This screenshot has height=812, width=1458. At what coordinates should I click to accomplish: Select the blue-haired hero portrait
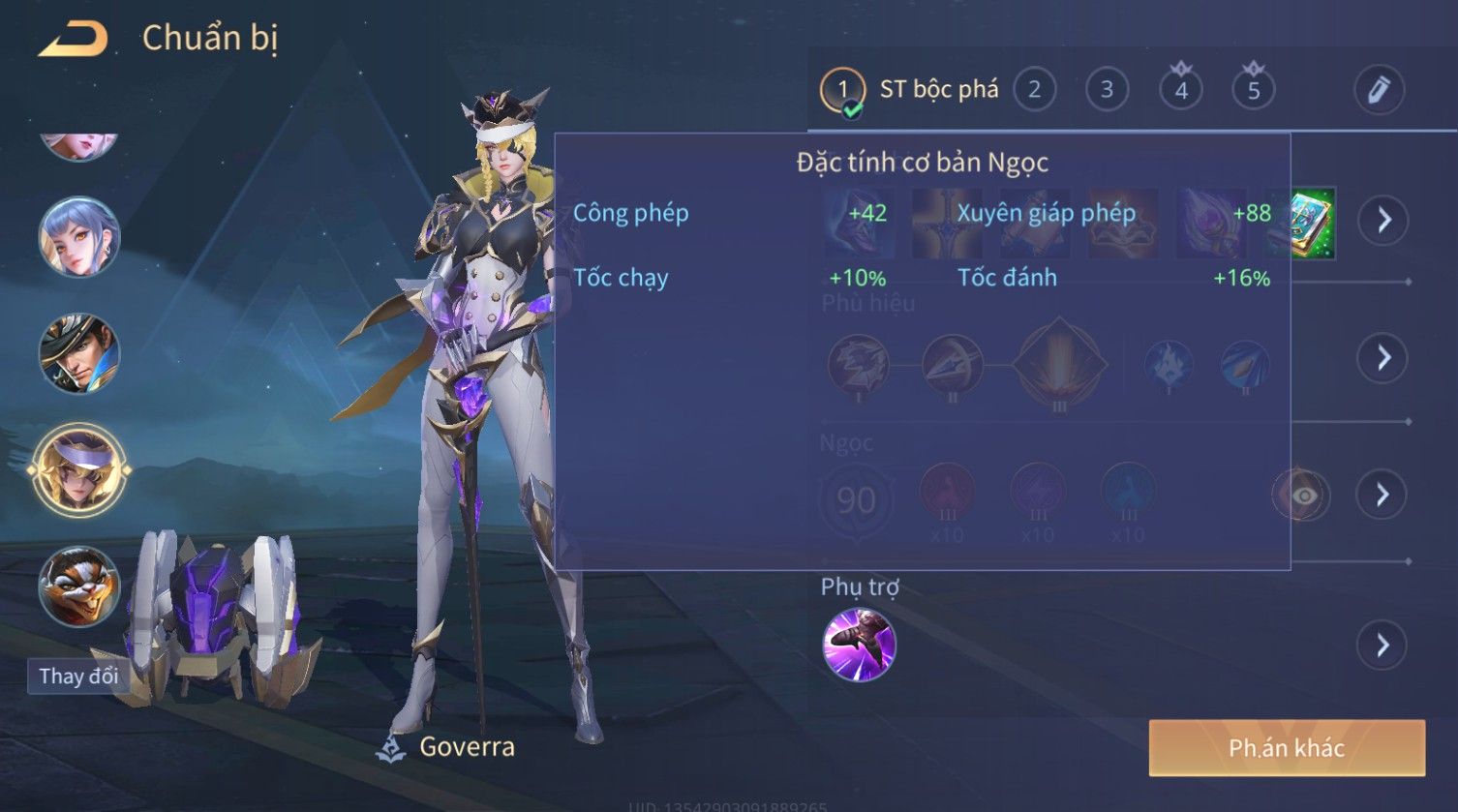79,237
